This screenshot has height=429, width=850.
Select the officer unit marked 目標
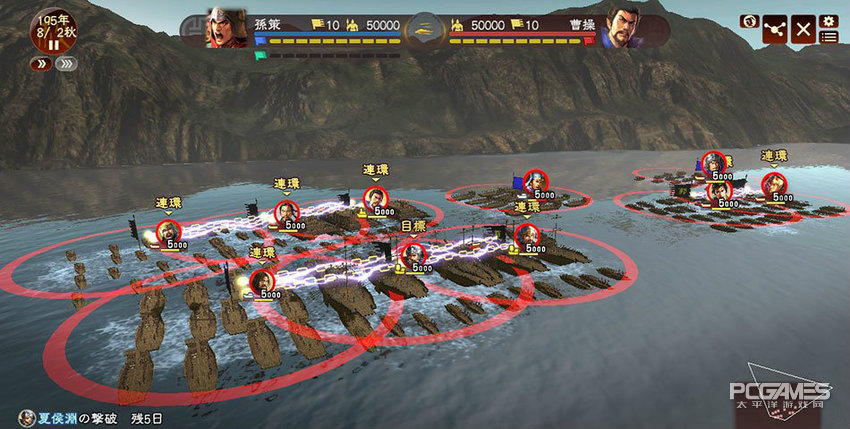pos(413,254)
